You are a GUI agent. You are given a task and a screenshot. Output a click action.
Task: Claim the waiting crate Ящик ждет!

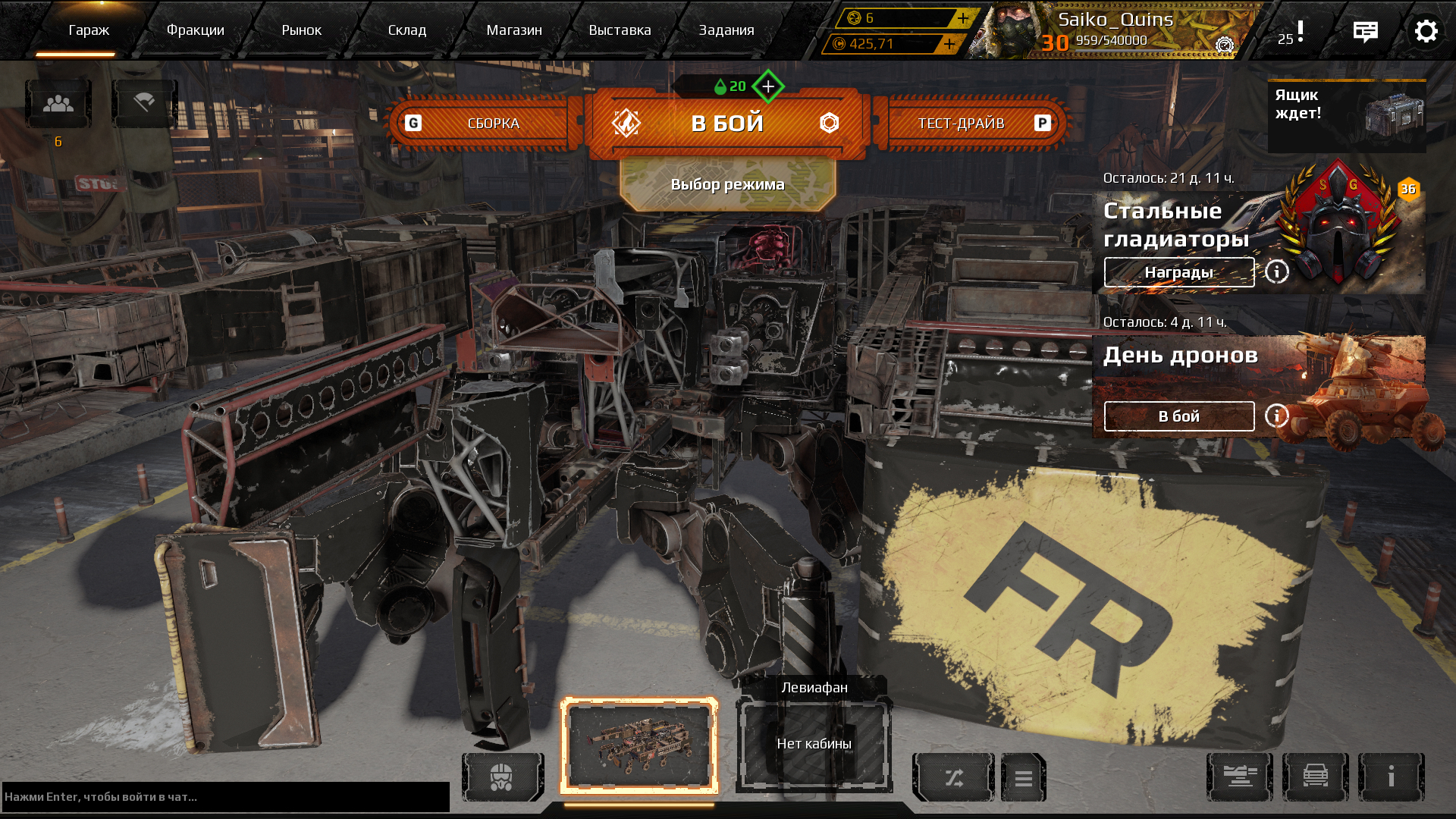[x=1346, y=116]
